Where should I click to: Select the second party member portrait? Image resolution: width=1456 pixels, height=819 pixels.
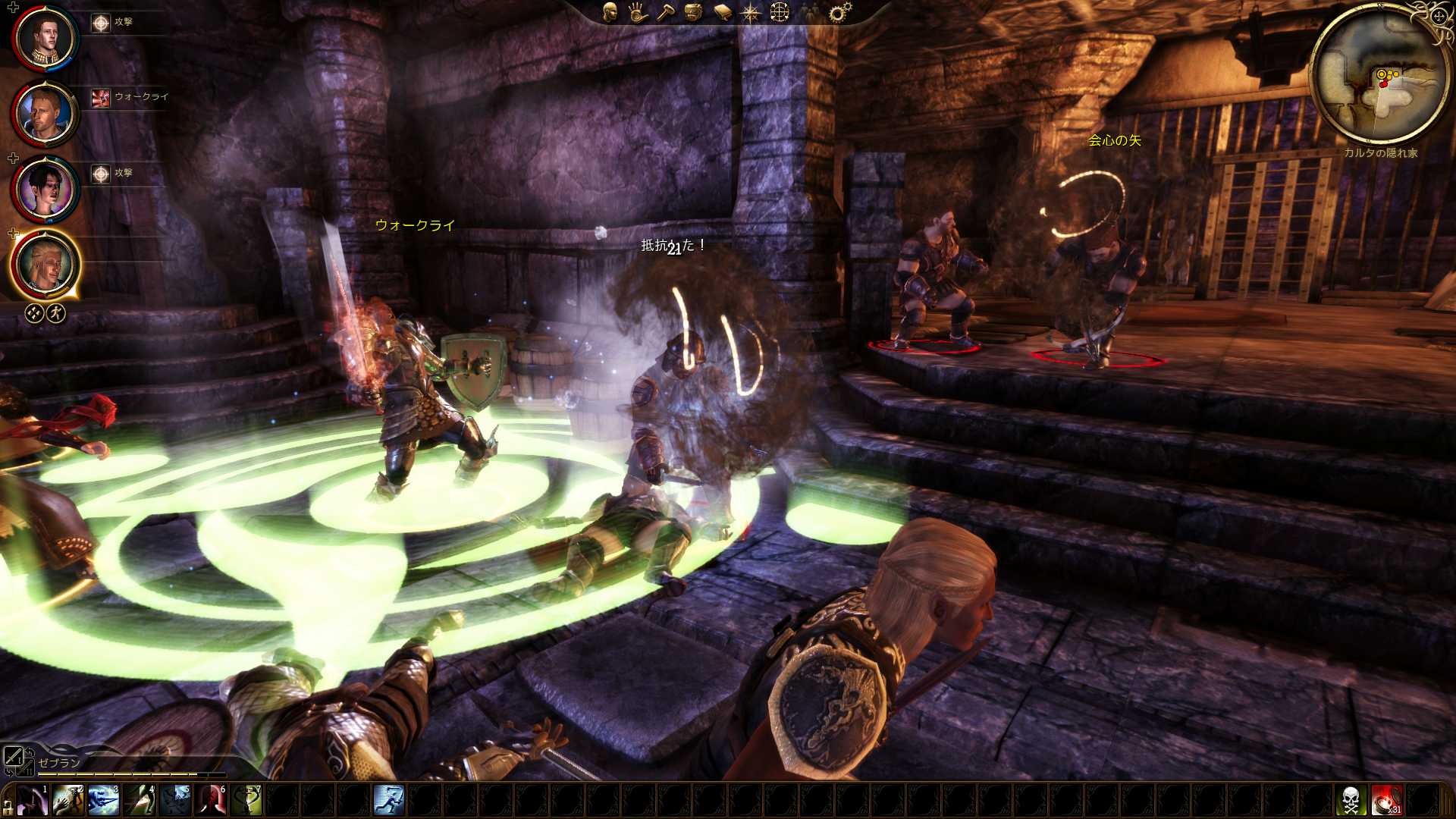45,114
